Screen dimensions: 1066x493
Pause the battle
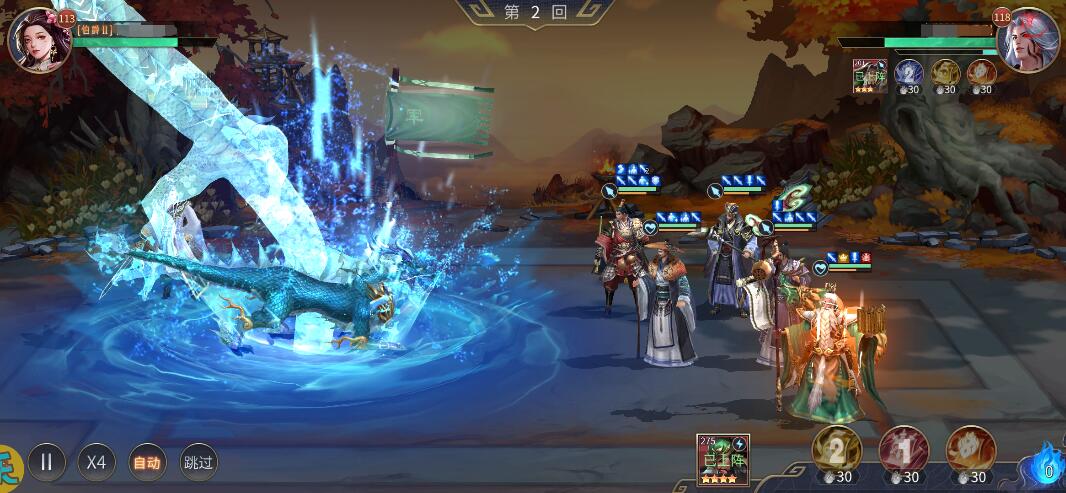pyautogui.click(x=46, y=462)
